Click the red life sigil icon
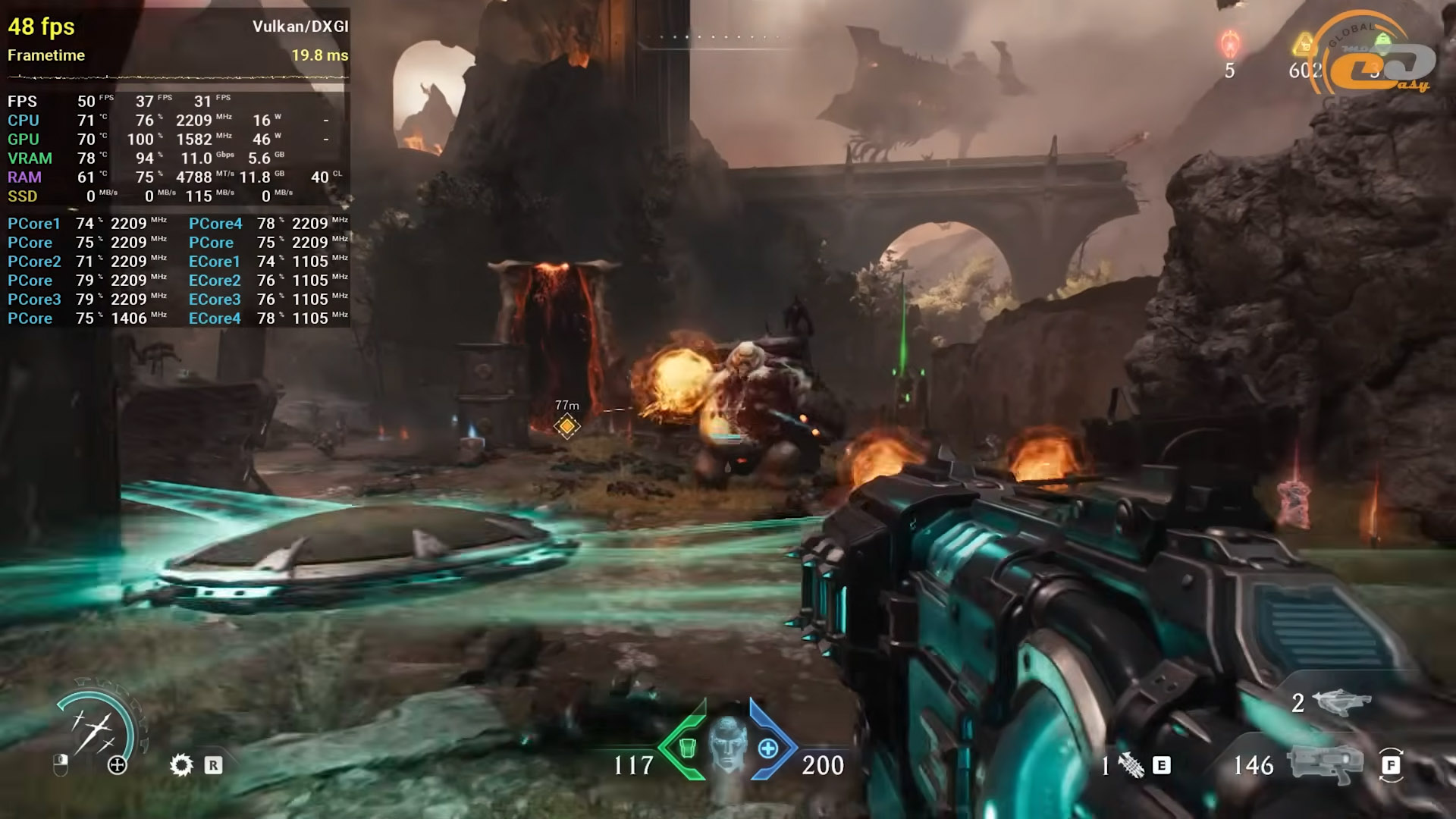The image size is (1456, 819). 1229,44
